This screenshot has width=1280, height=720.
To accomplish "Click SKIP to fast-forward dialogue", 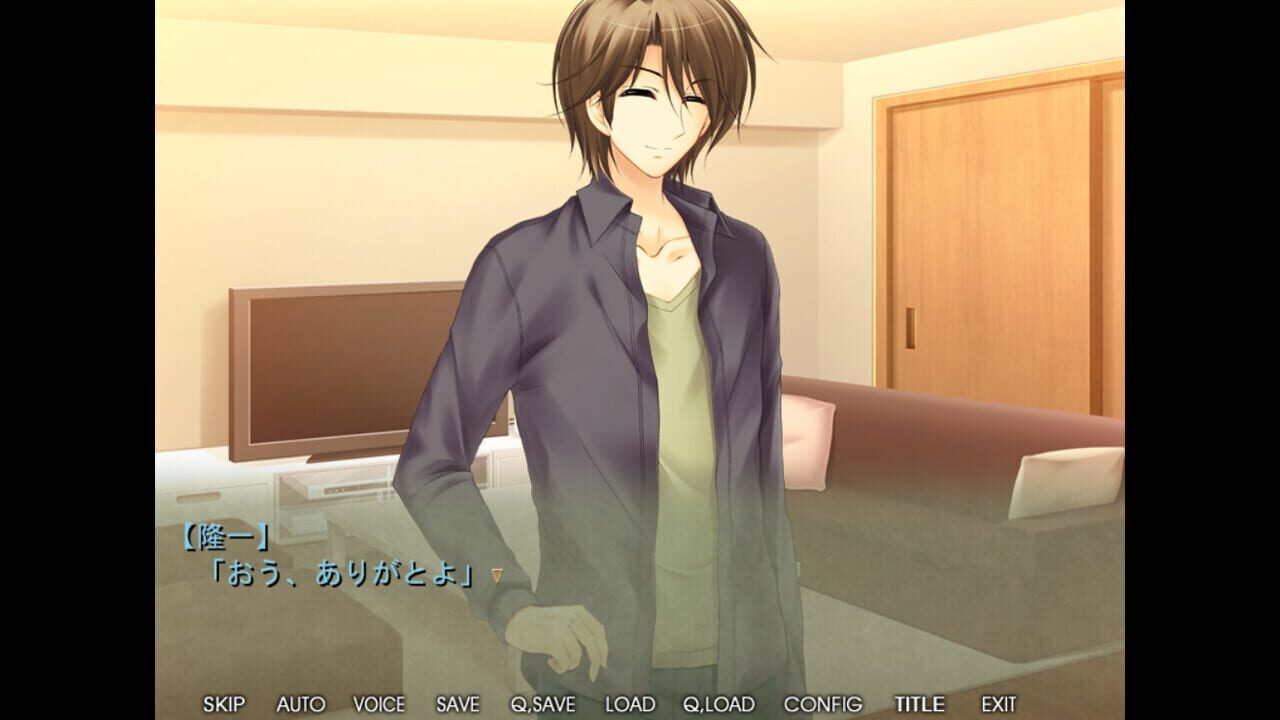I will [223, 704].
